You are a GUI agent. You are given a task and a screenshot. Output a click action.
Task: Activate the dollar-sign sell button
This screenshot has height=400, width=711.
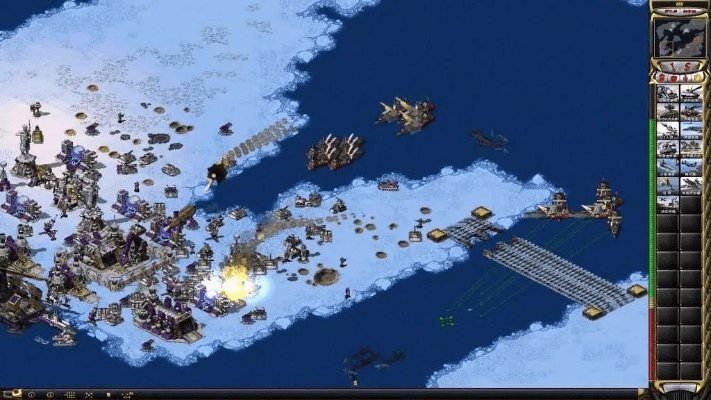[x=686, y=66]
